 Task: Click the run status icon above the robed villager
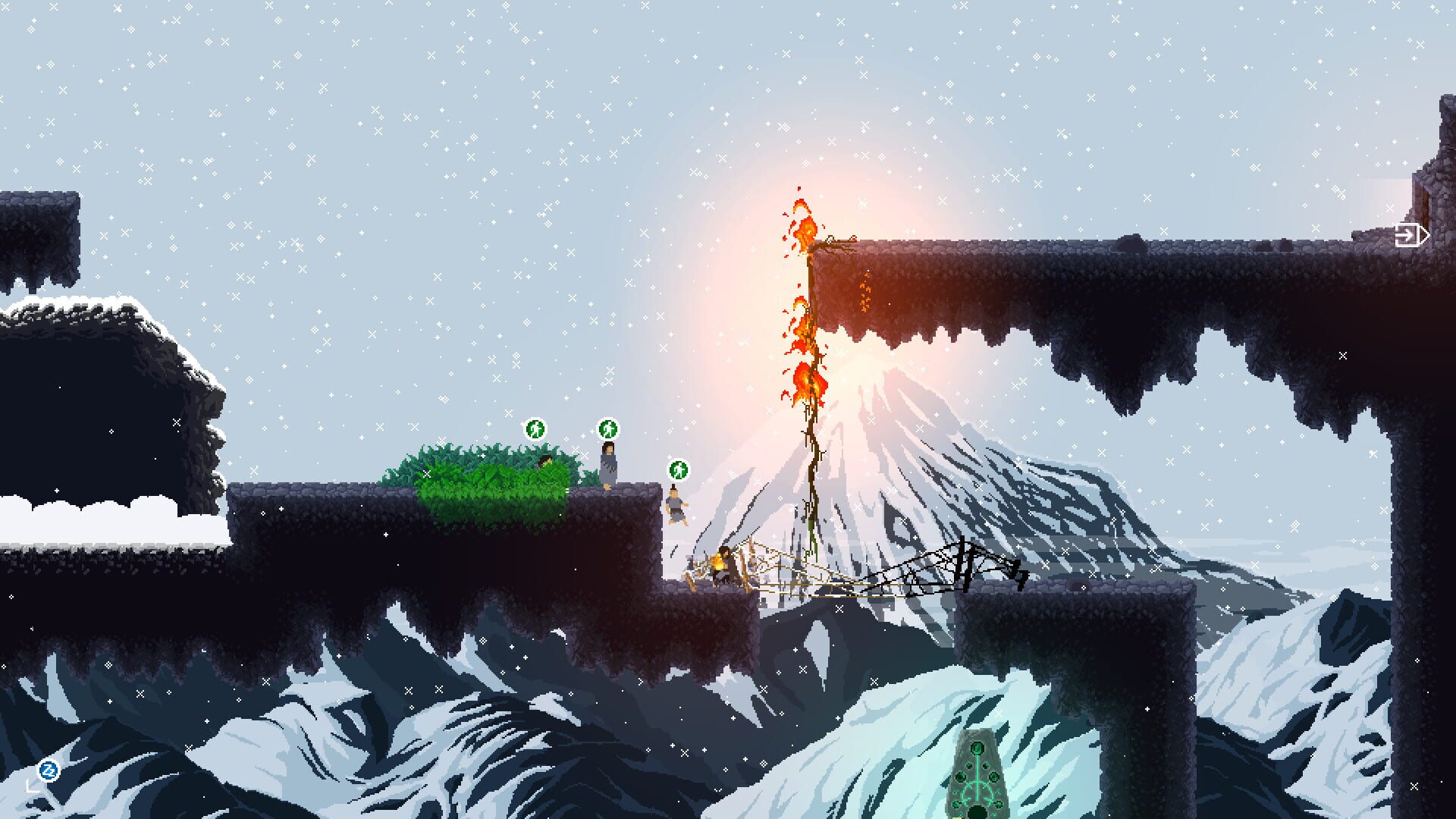pyautogui.click(x=607, y=429)
